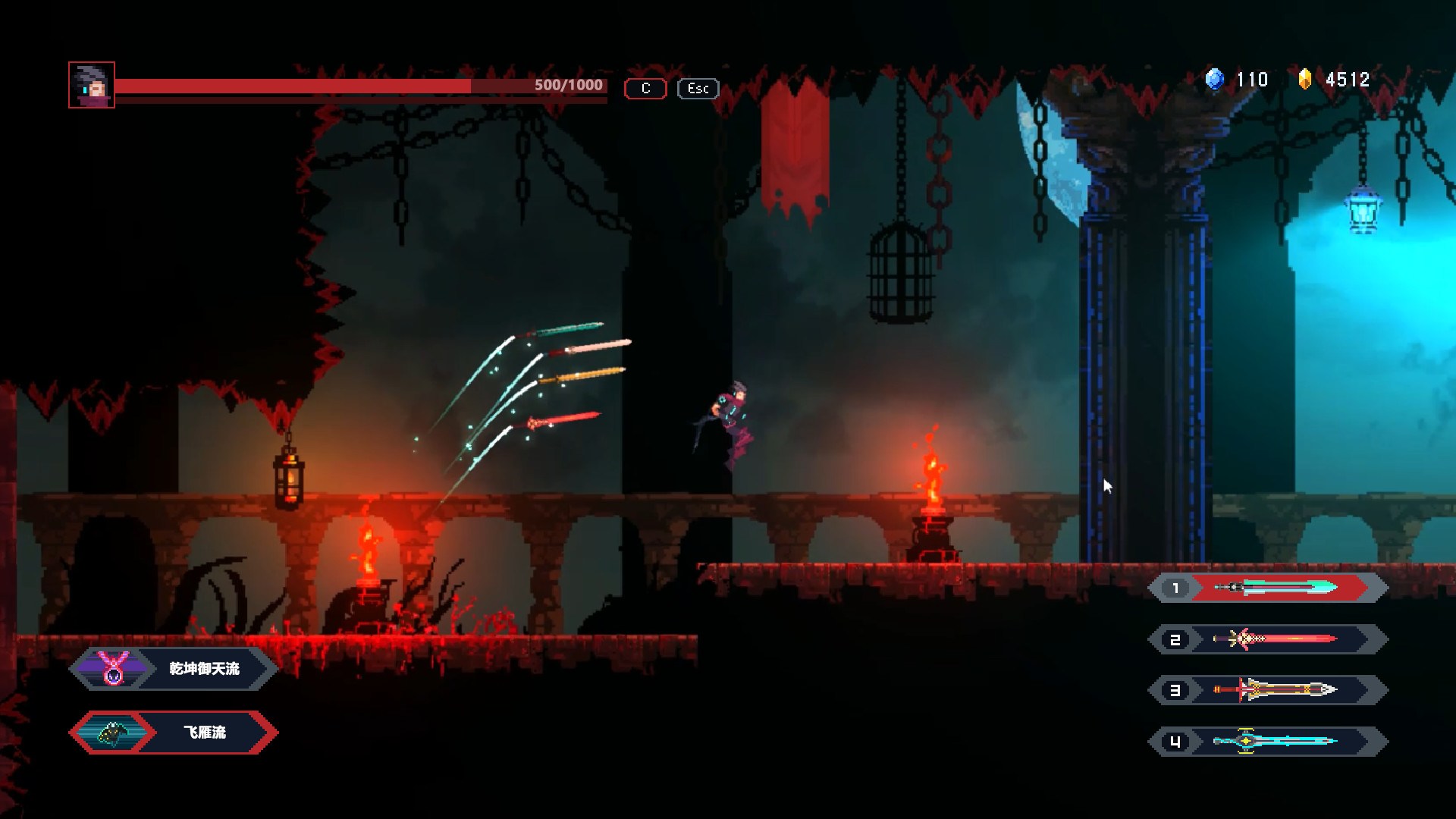
Task: Click the number 4 weapon slot badge
Action: 1175,742
